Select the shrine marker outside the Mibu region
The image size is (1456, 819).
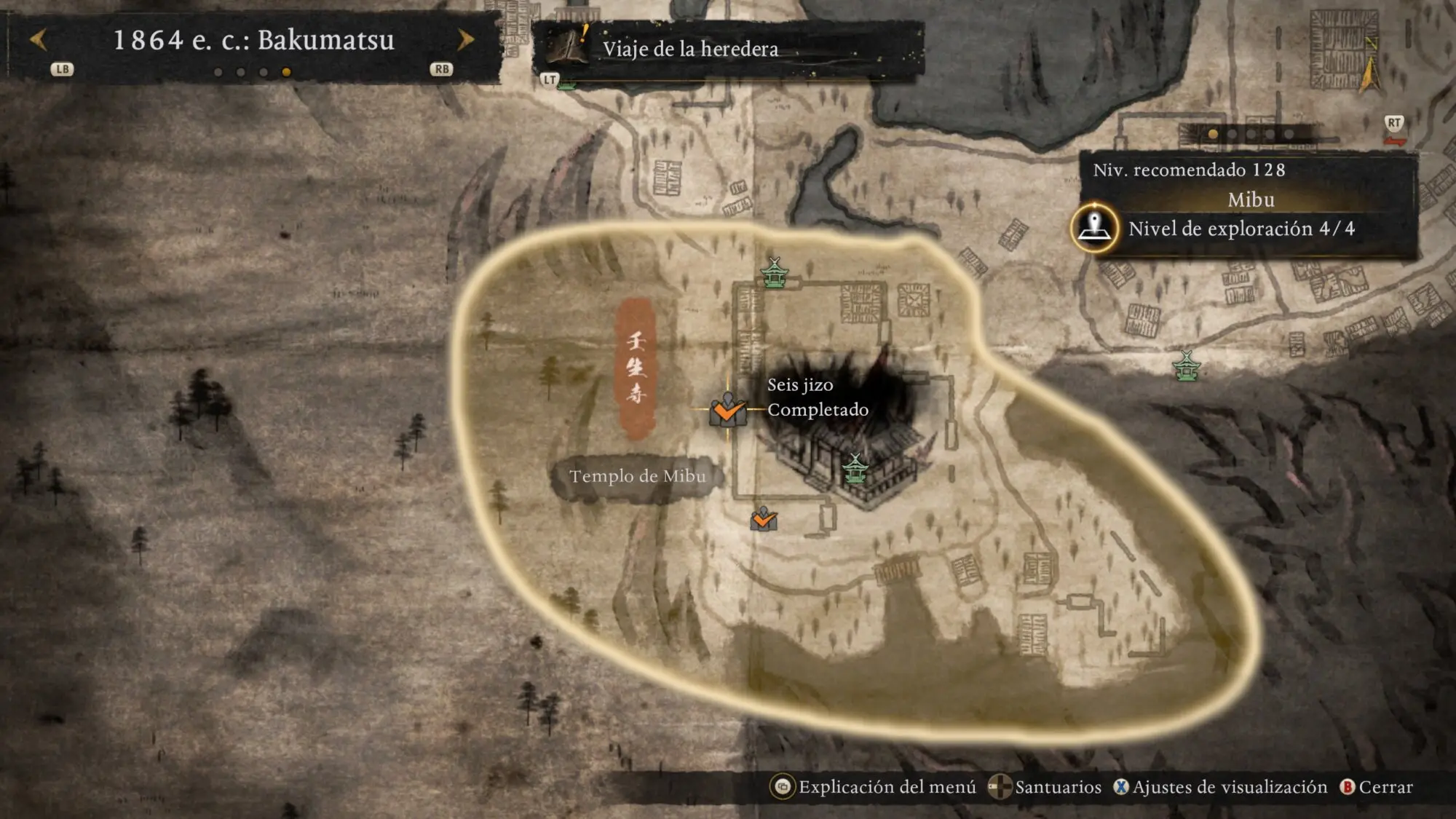pos(1187,366)
